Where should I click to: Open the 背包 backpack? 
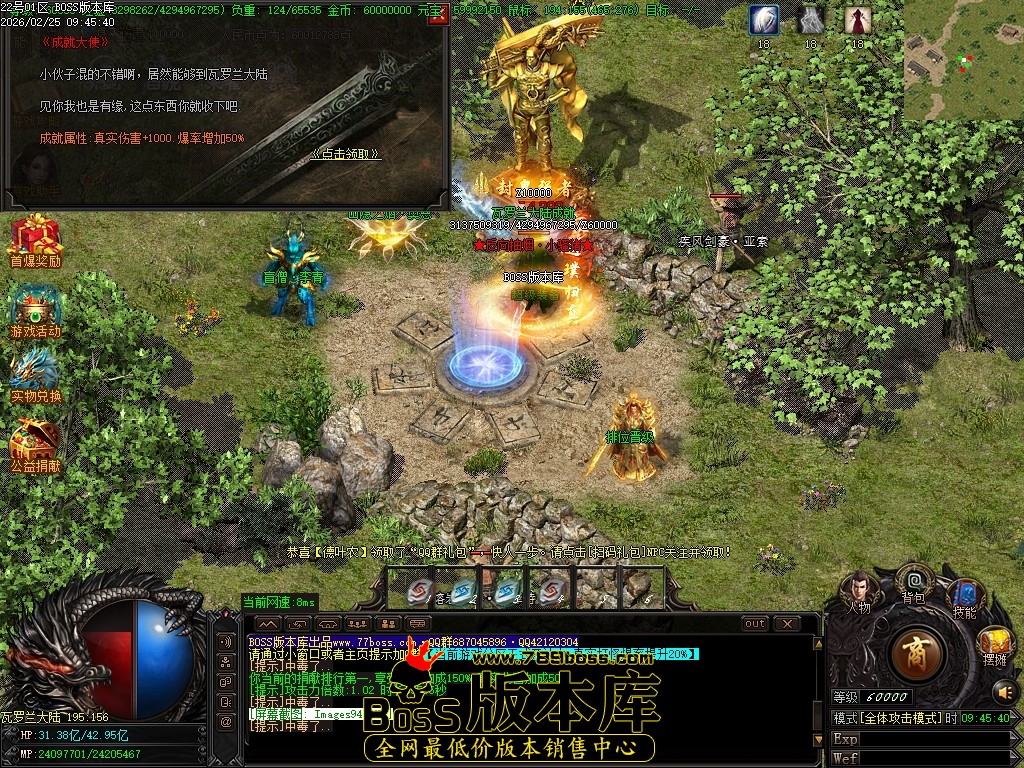point(913,580)
